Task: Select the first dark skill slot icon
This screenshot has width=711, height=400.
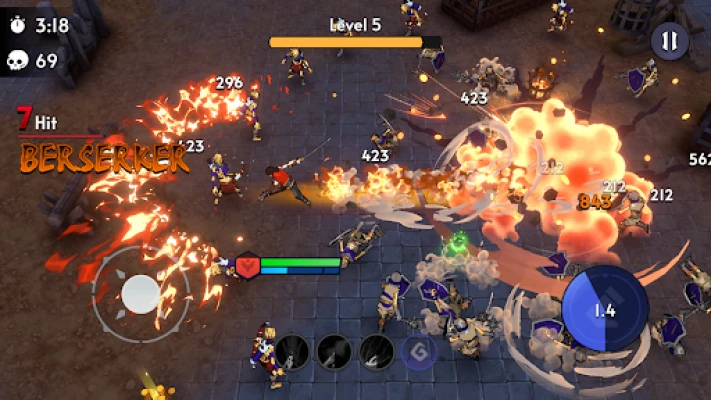Action: click(292, 351)
